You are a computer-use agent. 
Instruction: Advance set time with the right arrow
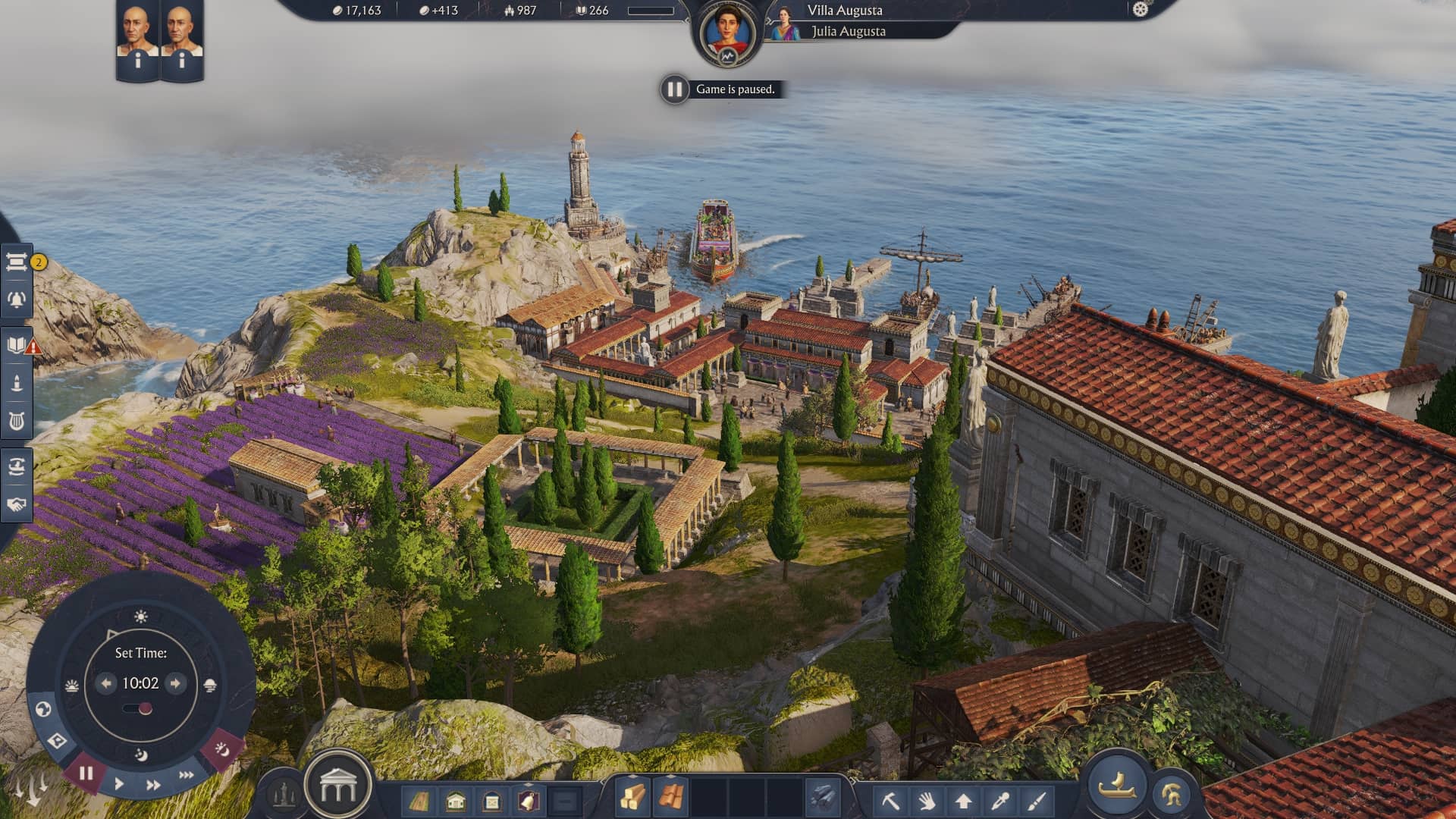(175, 683)
